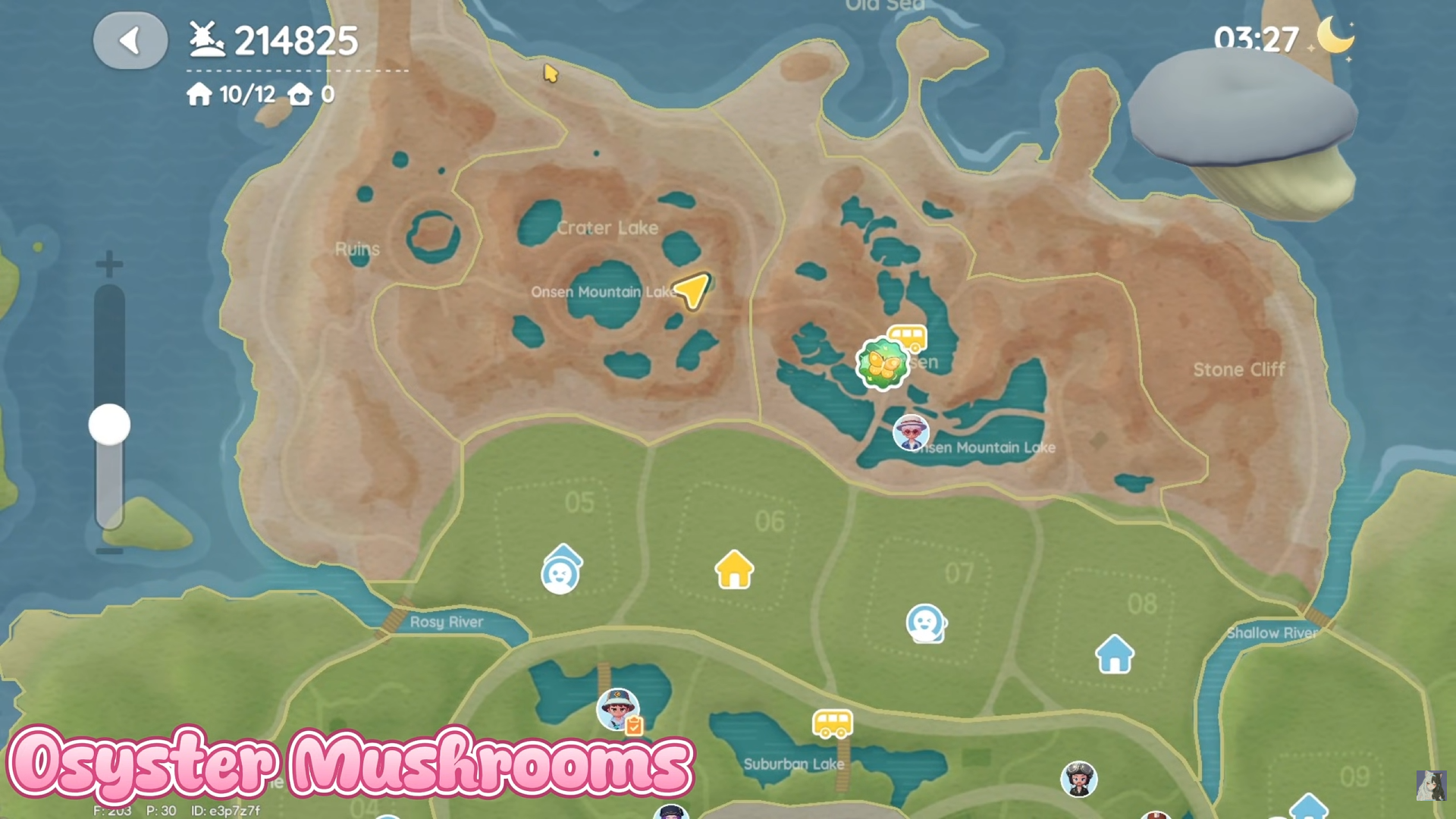Zoom in with the plus button

(109, 265)
